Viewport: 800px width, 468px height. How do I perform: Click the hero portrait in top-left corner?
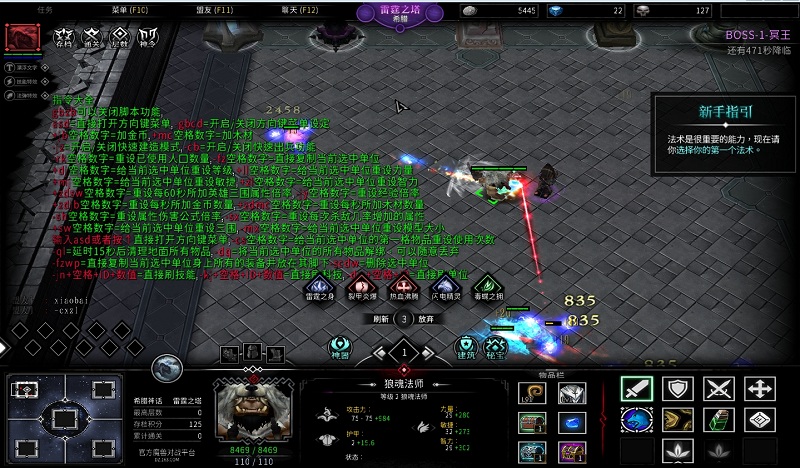coord(21,37)
